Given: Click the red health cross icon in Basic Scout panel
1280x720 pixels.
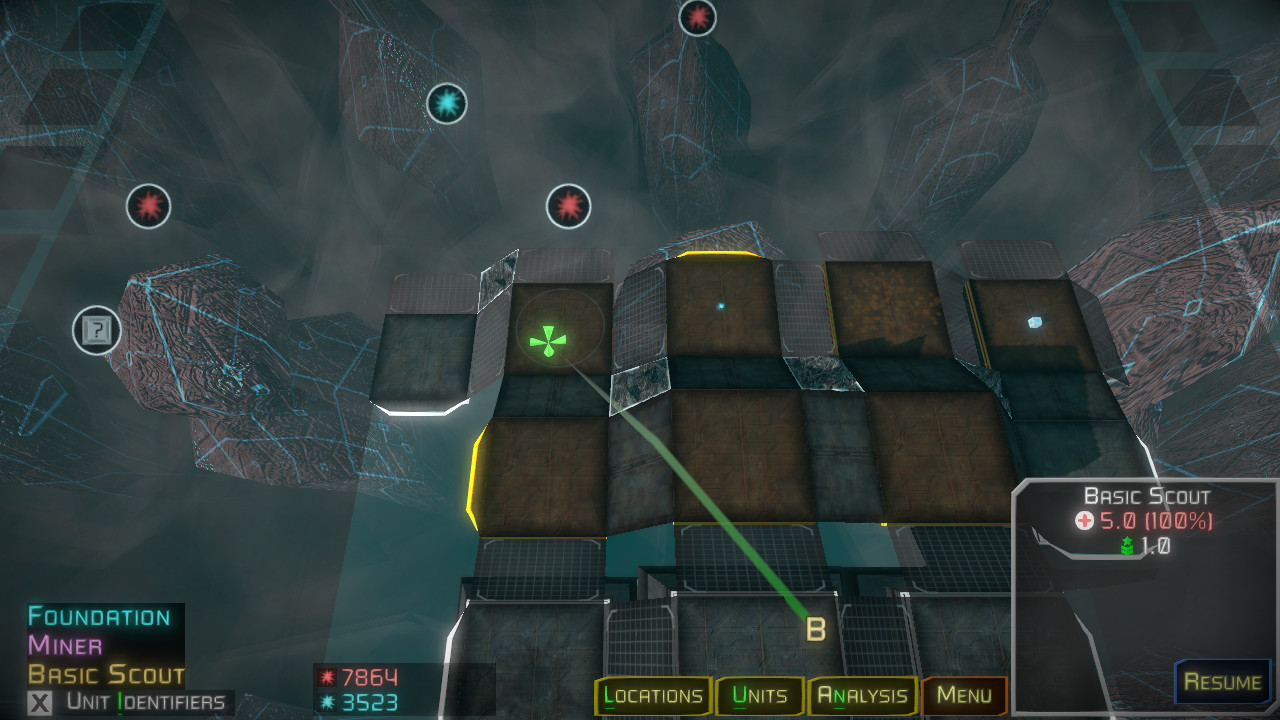Looking at the screenshot, I should [x=1083, y=518].
